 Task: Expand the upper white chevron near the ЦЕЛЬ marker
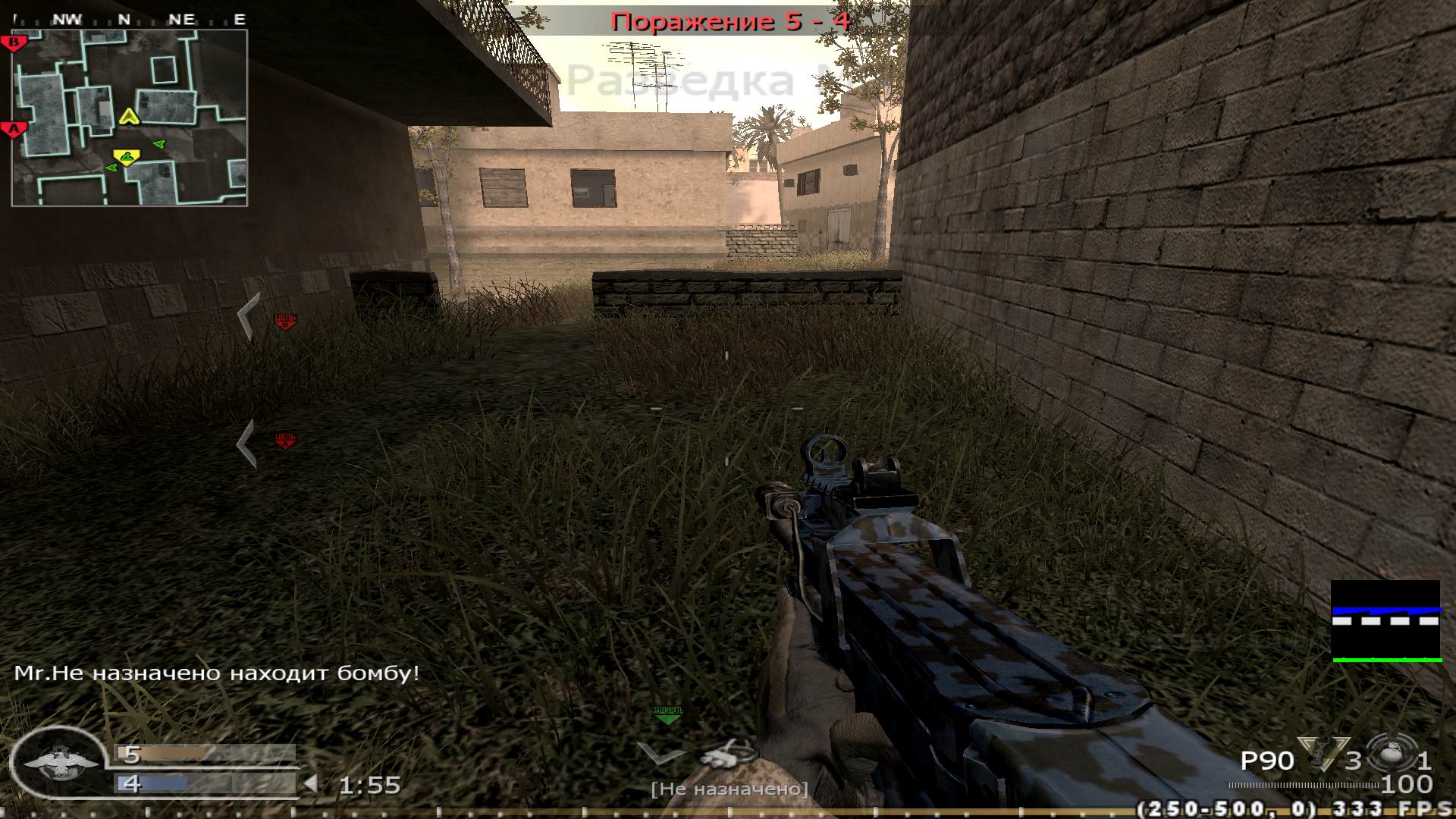[250, 313]
